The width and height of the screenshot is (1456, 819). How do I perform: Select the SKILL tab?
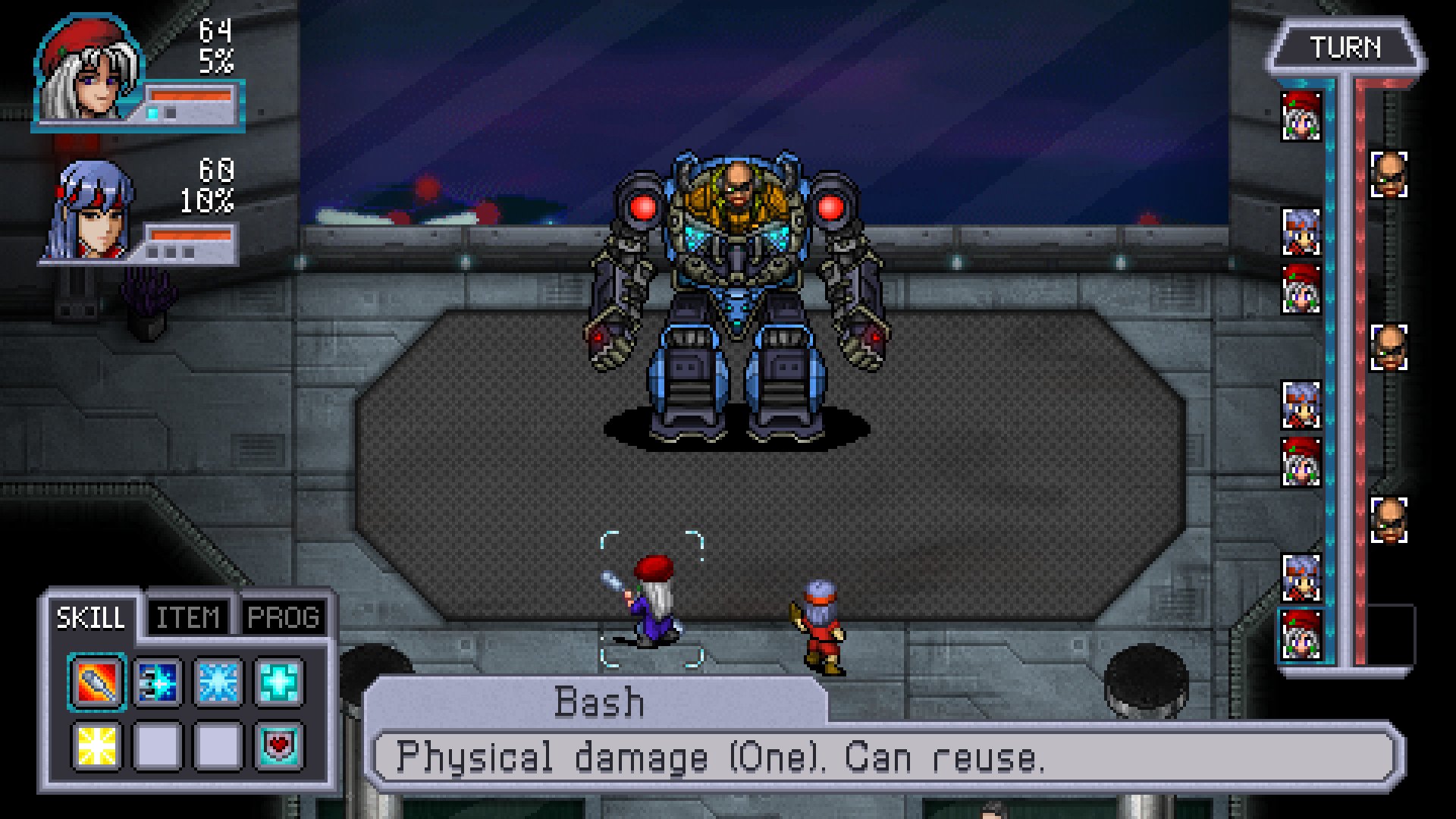pos(90,617)
